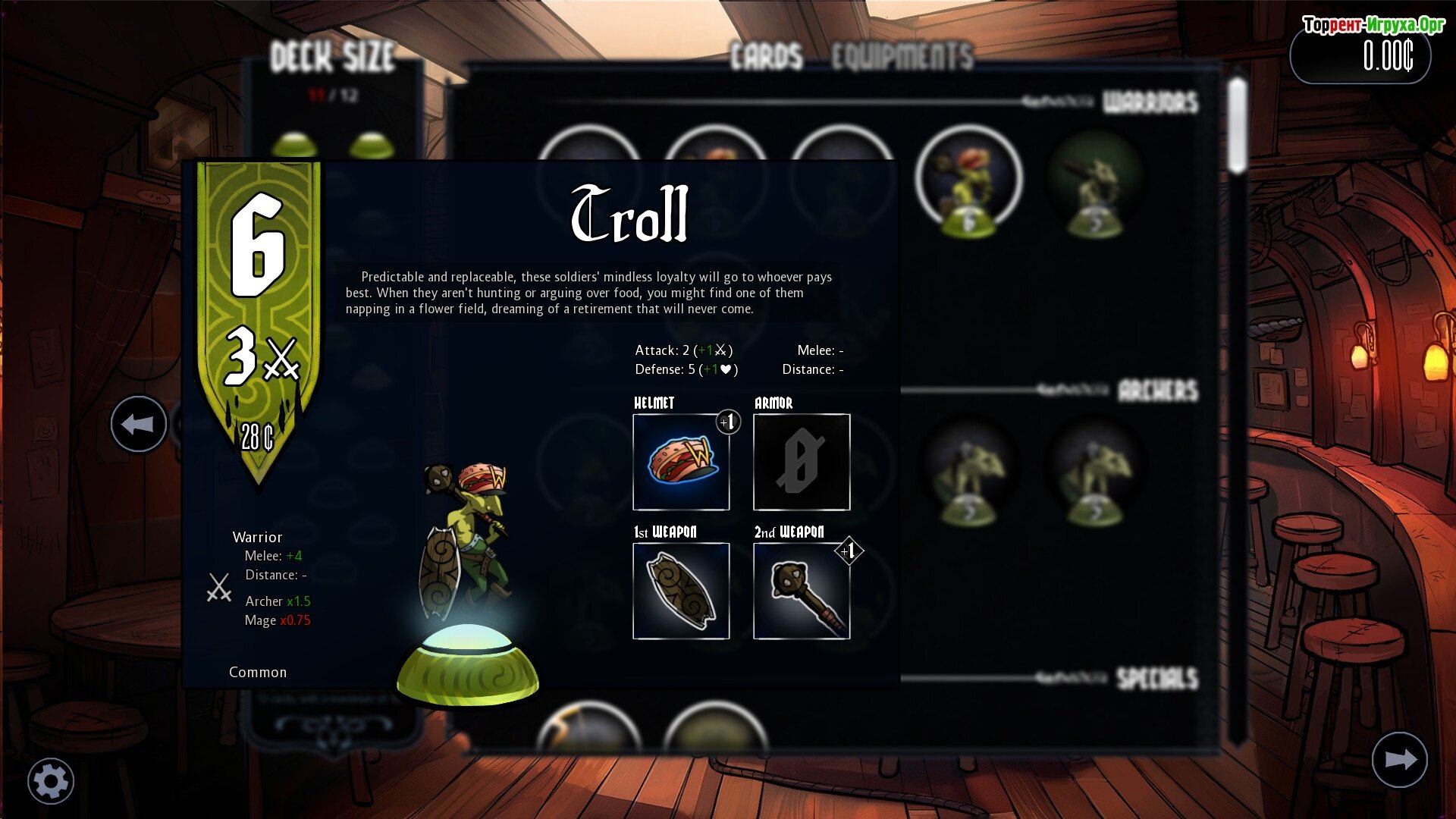Select the wooden shield 1st Weapon slot
Image resolution: width=1456 pixels, height=819 pixels.
(x=681, y=591)
